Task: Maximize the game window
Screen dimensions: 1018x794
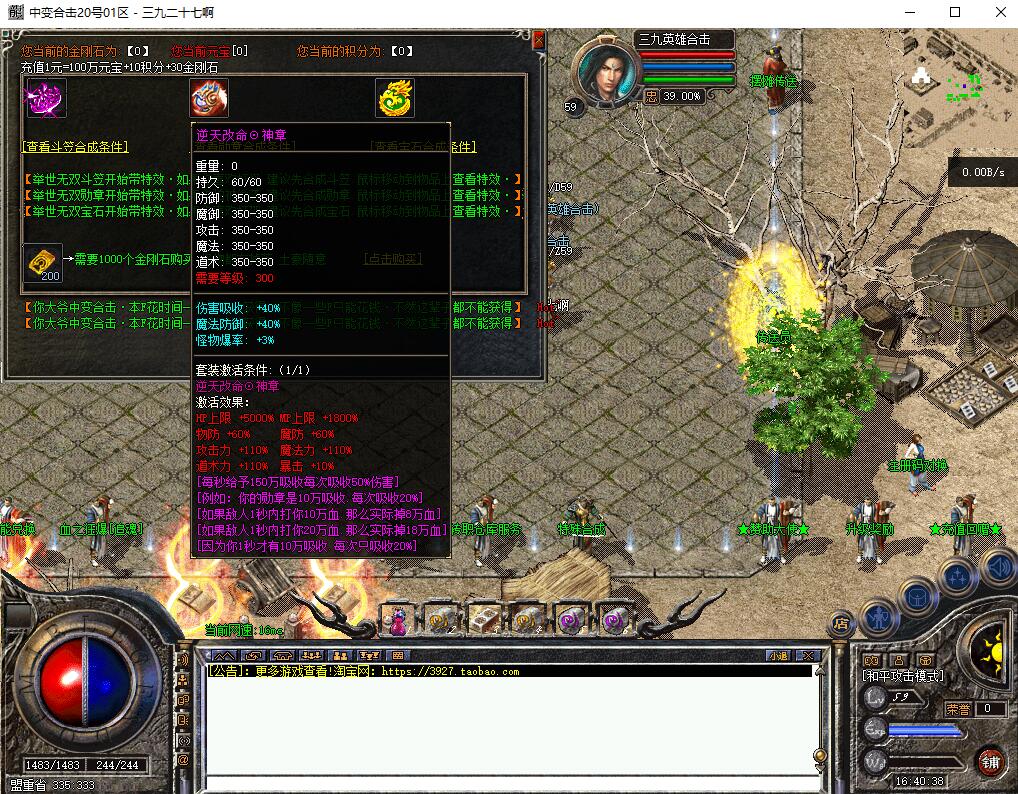Action: [954, 12]
